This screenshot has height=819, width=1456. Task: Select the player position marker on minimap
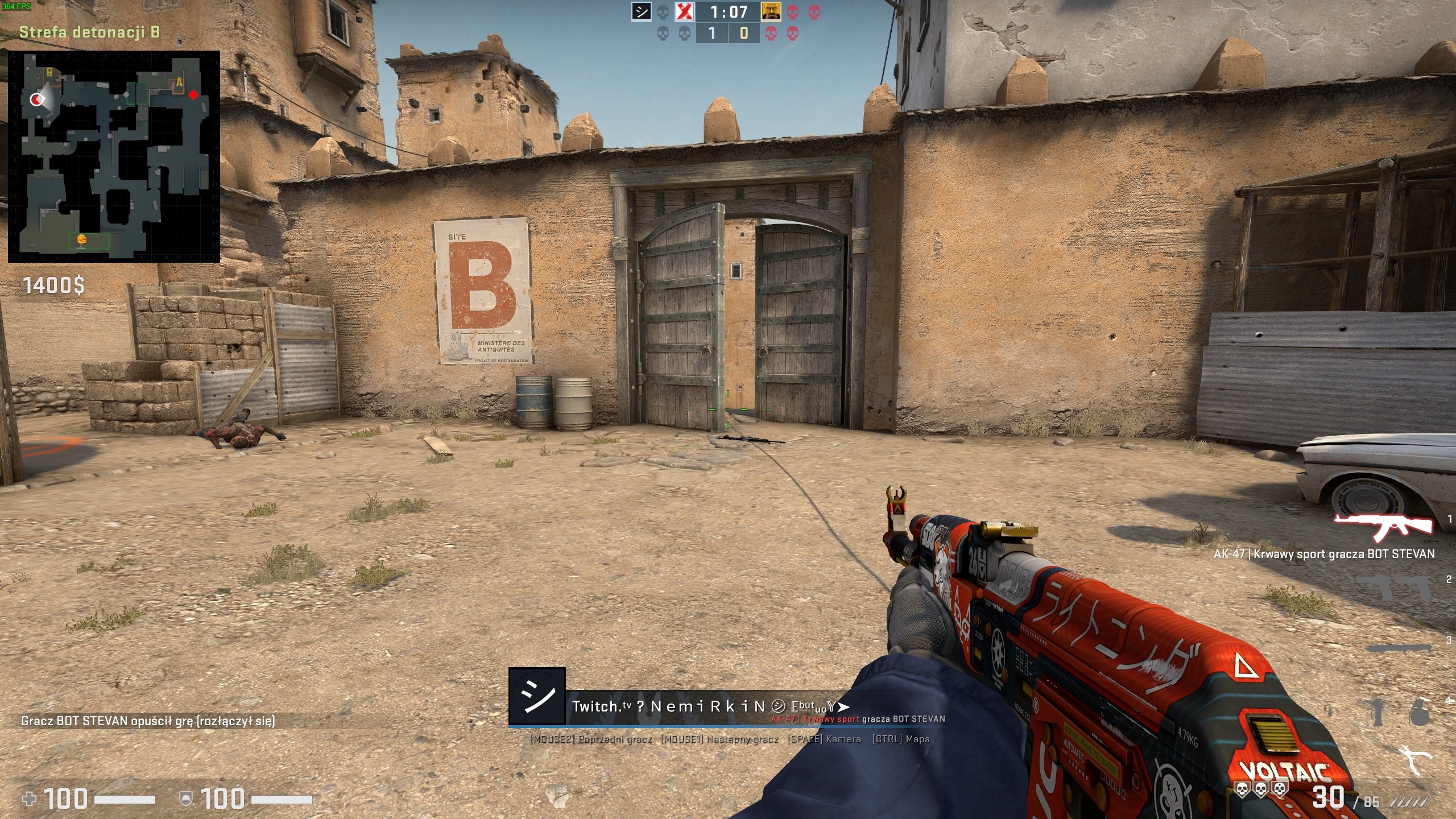(x=37, y=100)
